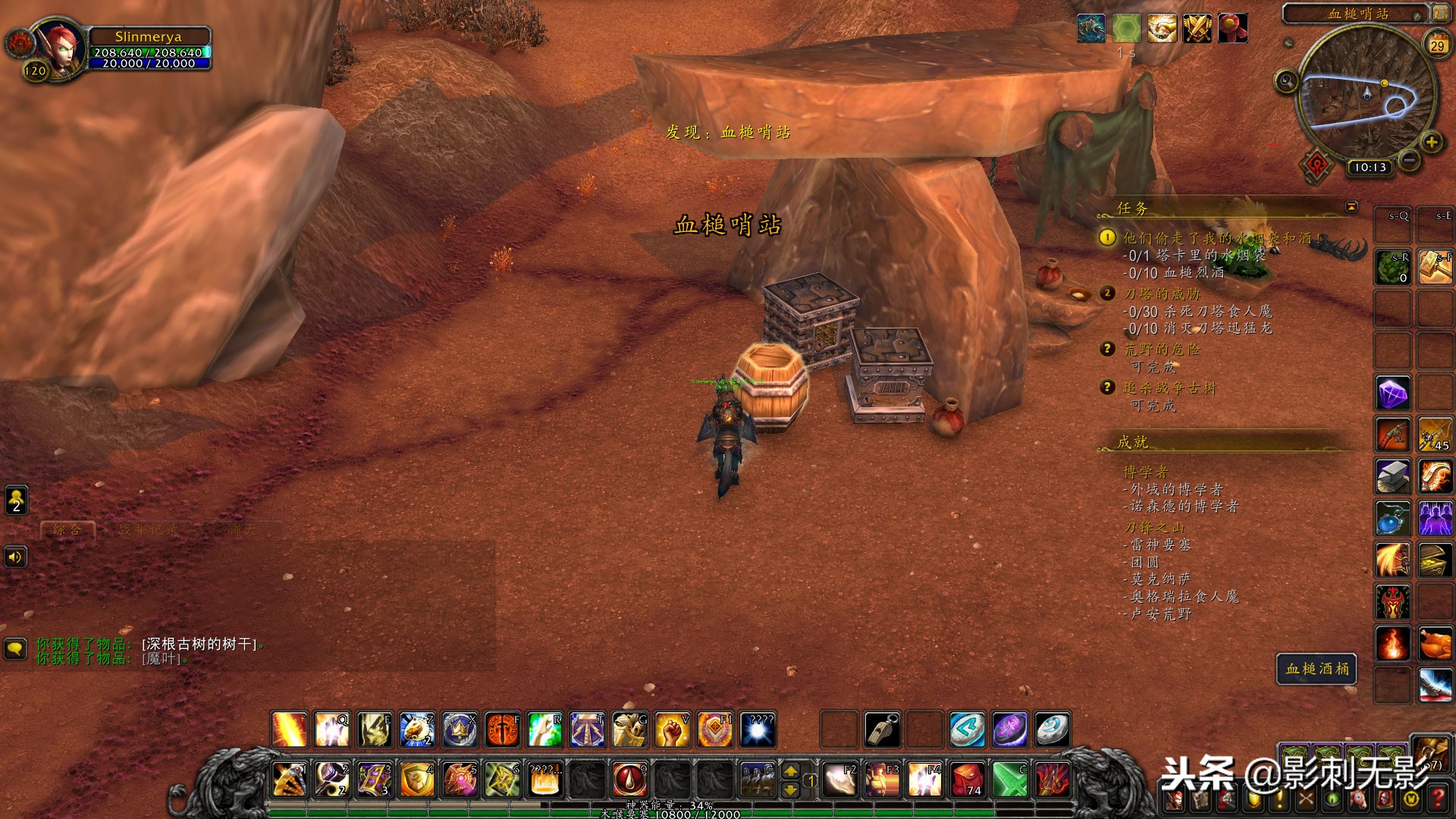The height and width of the screenshot is (819, 1456).
Task: Zoom in on the minimap
Action: 1431,142
